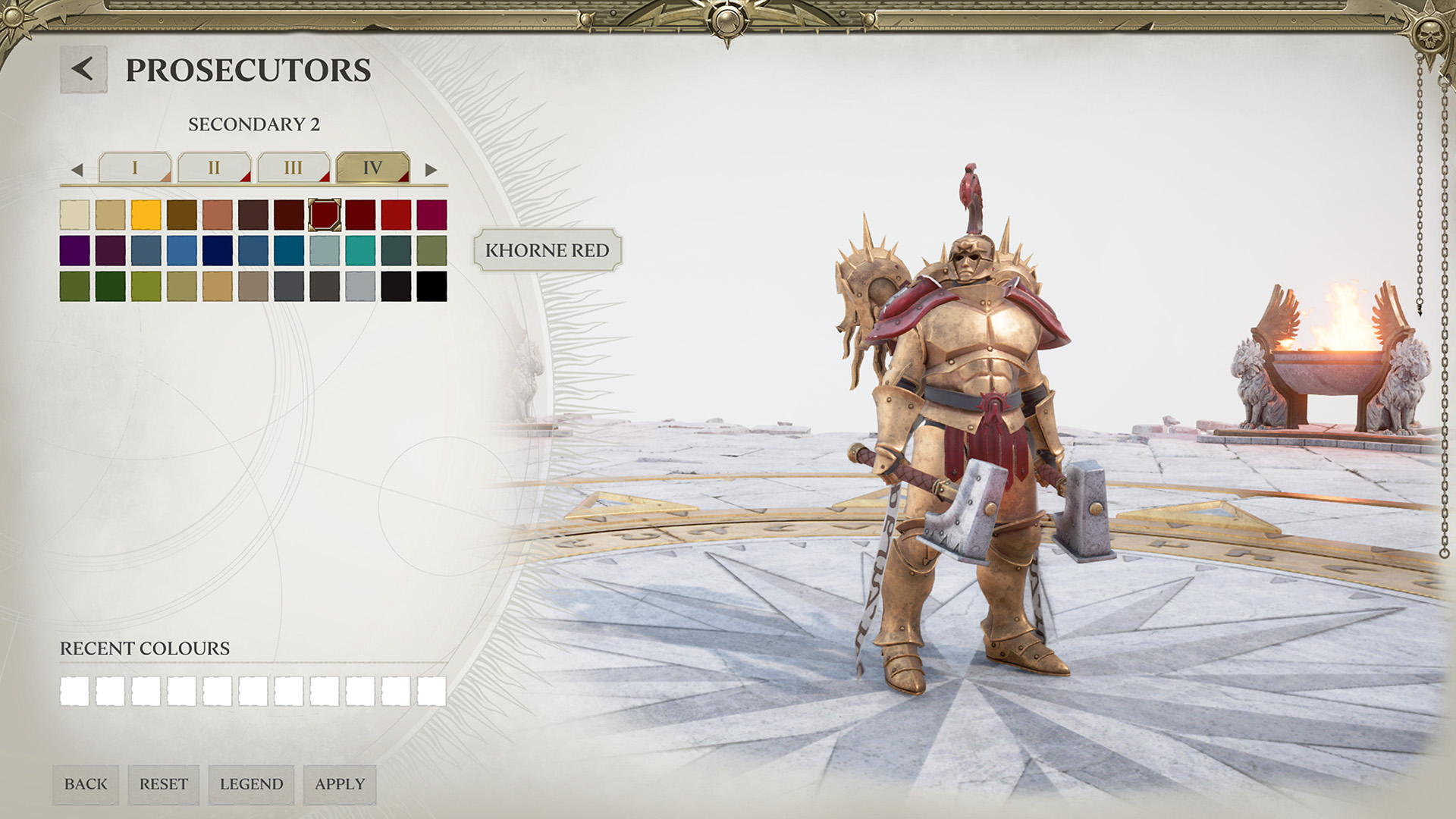Image resolution: width=1456 pixels, height=819 pixels.
Task: Choose the magenta-pink colour swatch
Action: pyautogui.click(x=431, y=215)
